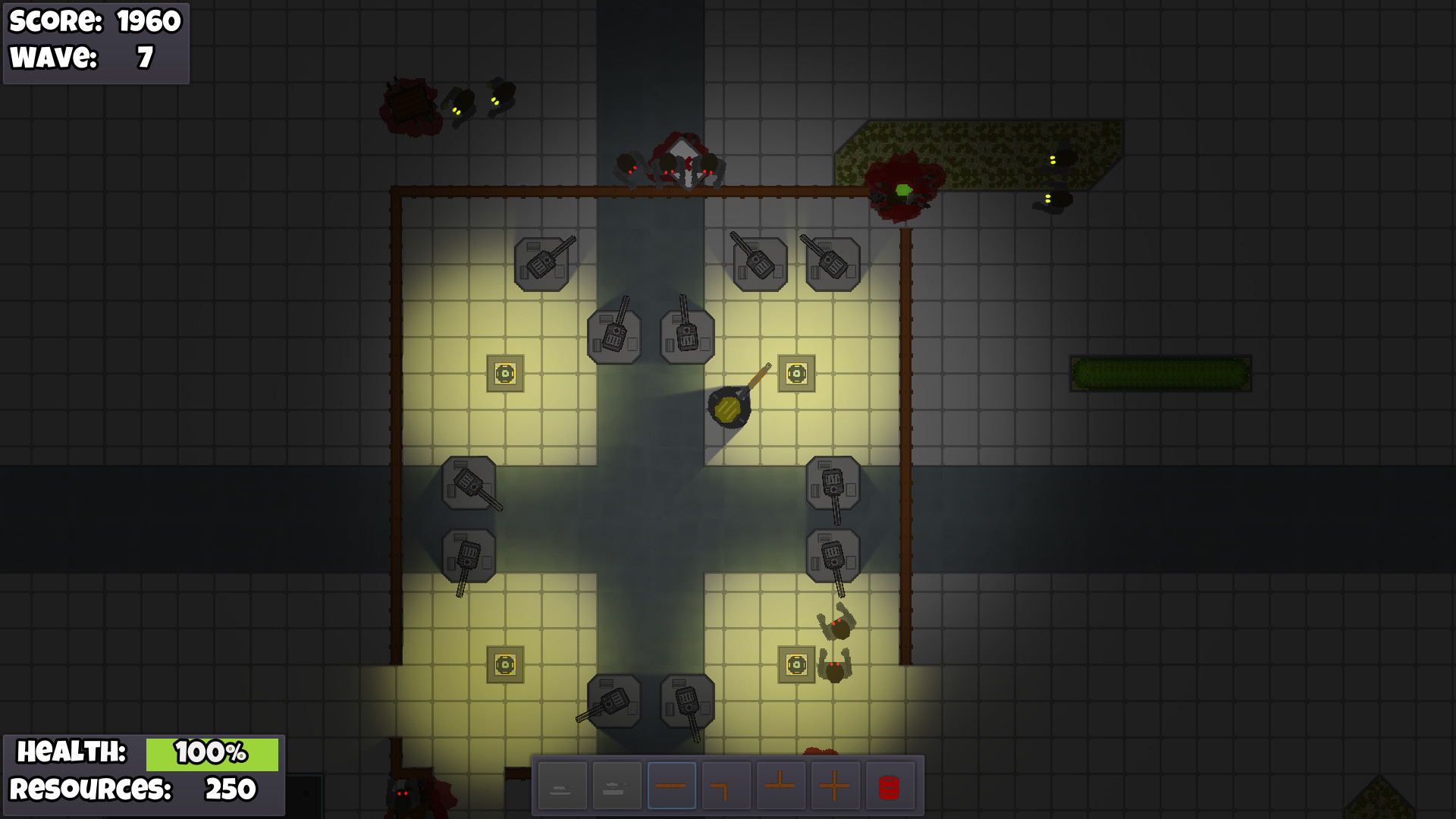This screenshot has height=819, width=1456.
Task: Click the first grayed-out turret slot in hotbar
Action: (x=561, y=785)
